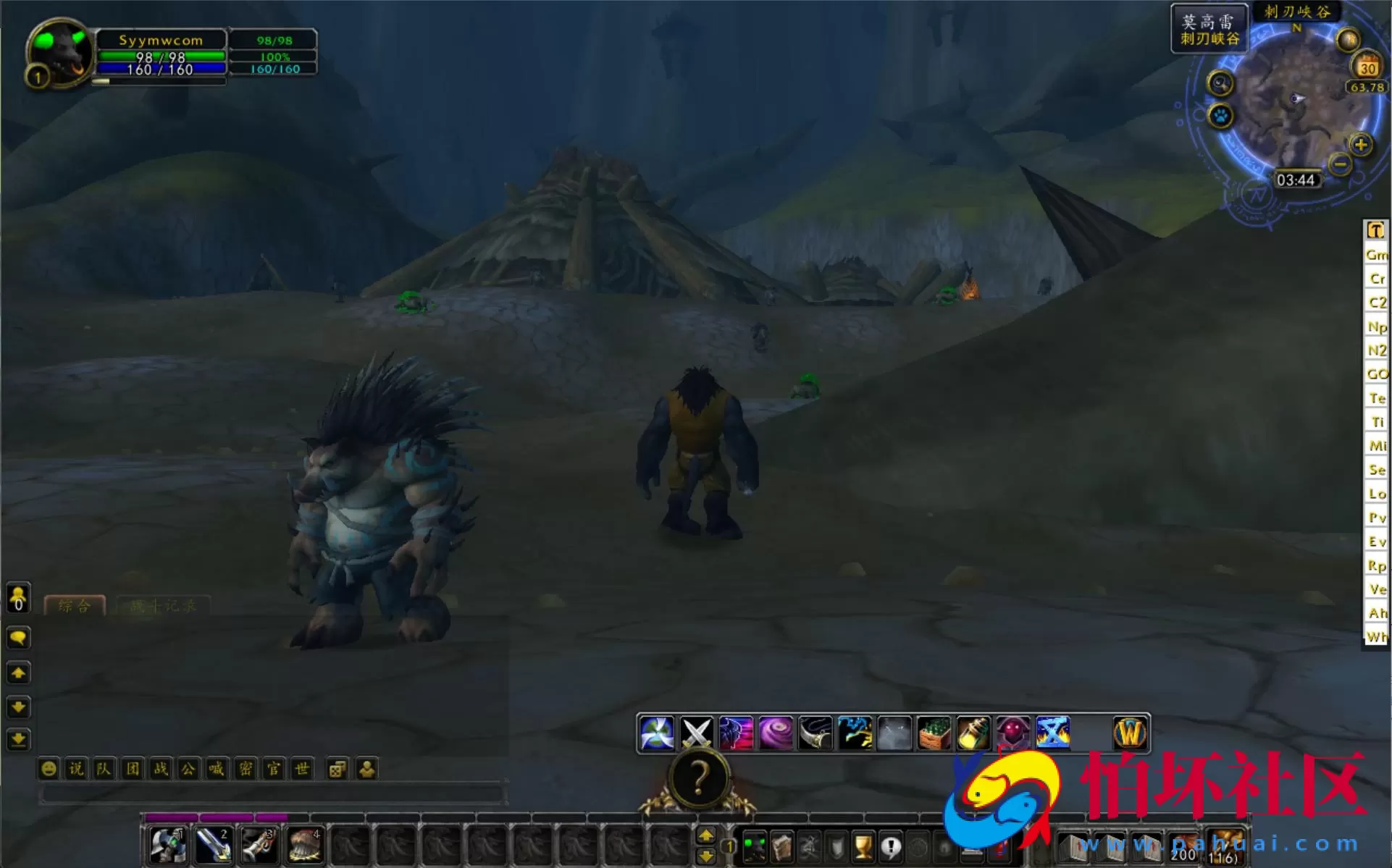Toggle the emote smiley button above chat input
1392x868 pixels.
[x=48, y=770]
